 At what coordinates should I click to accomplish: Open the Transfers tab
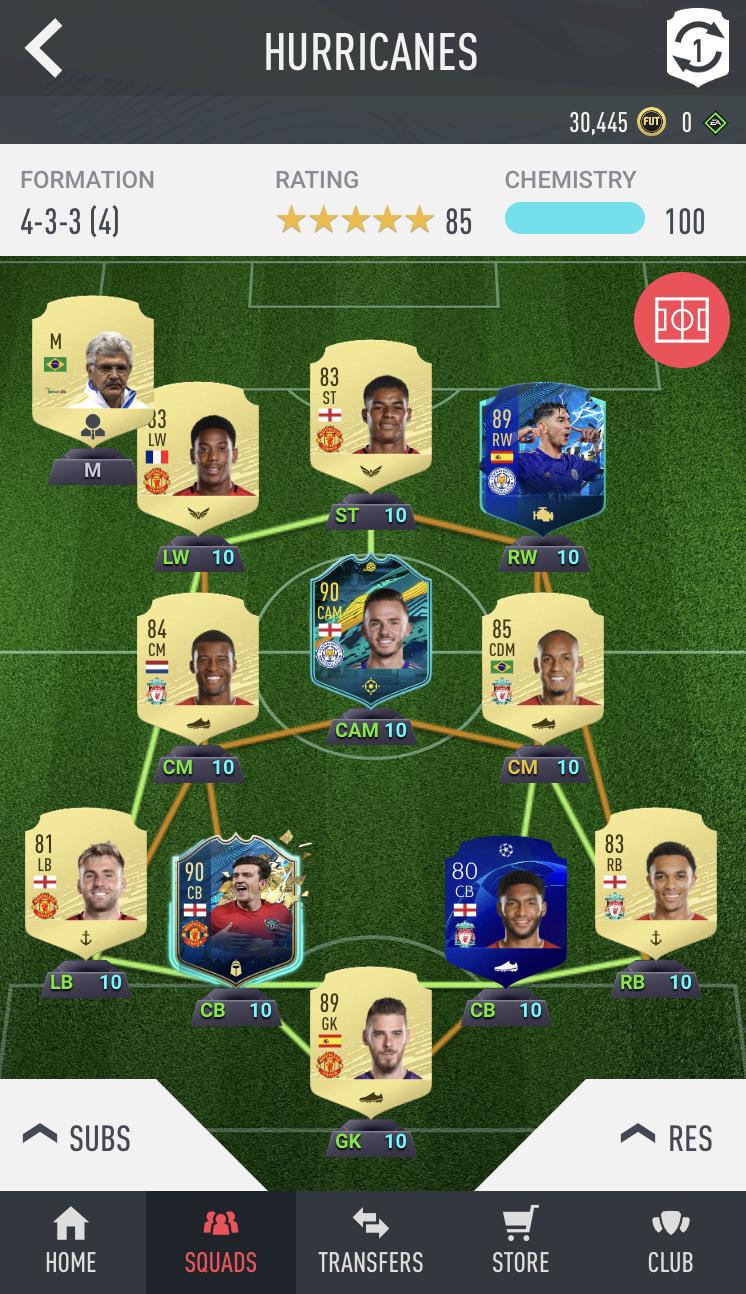pos(371,1242)
